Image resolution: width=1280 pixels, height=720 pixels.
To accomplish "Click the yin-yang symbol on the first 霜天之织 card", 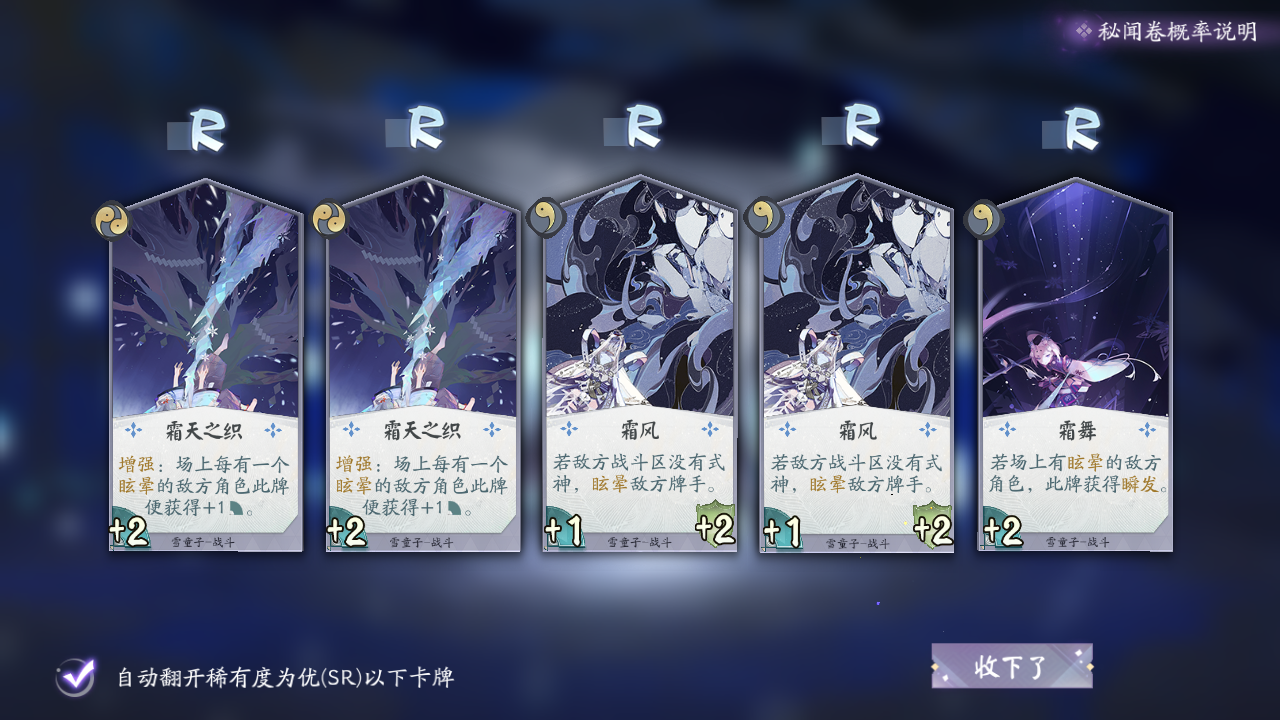I will click(x=114, y=221).
